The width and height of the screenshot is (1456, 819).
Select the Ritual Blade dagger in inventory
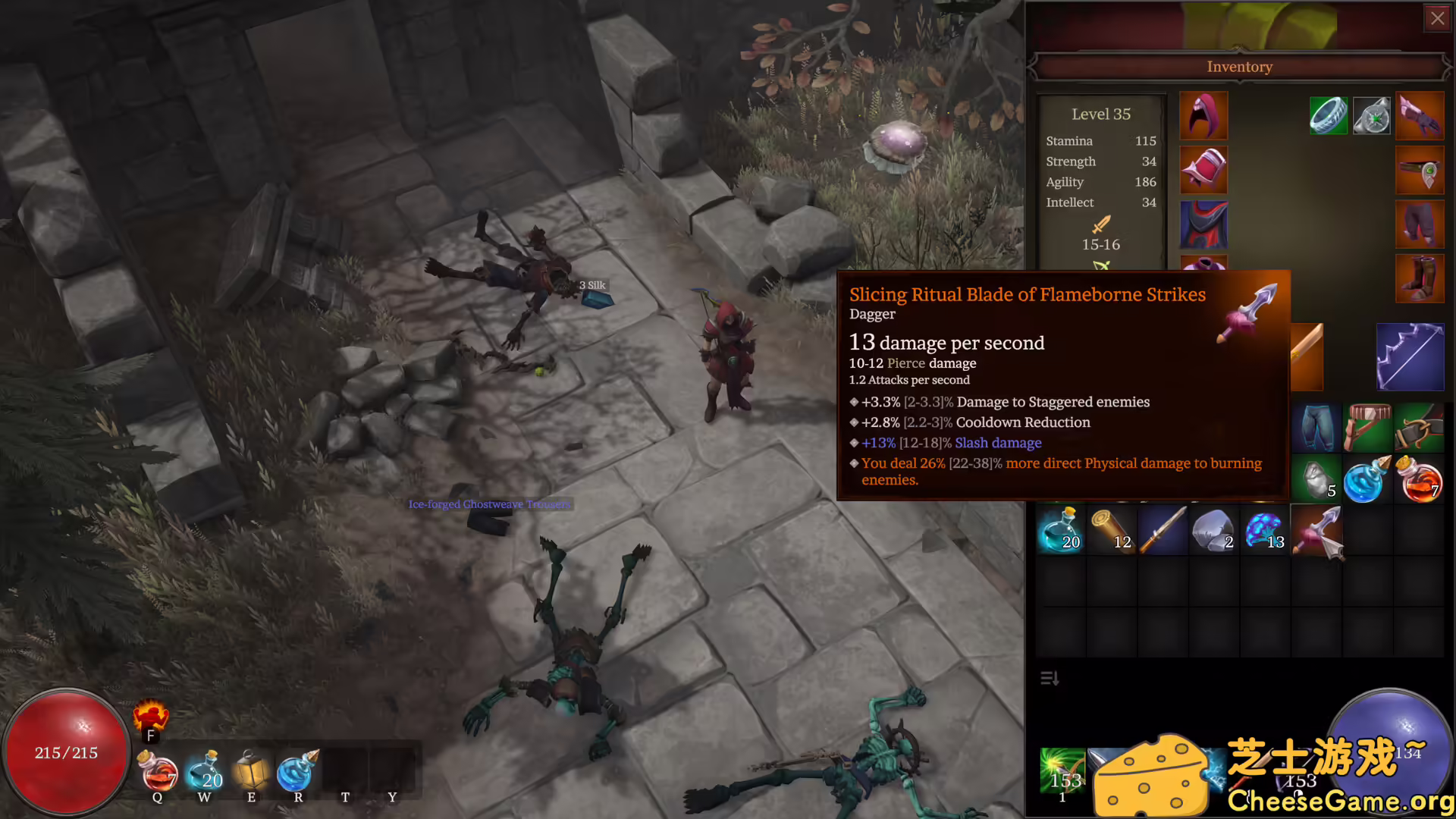click(x=1317, y=531)
